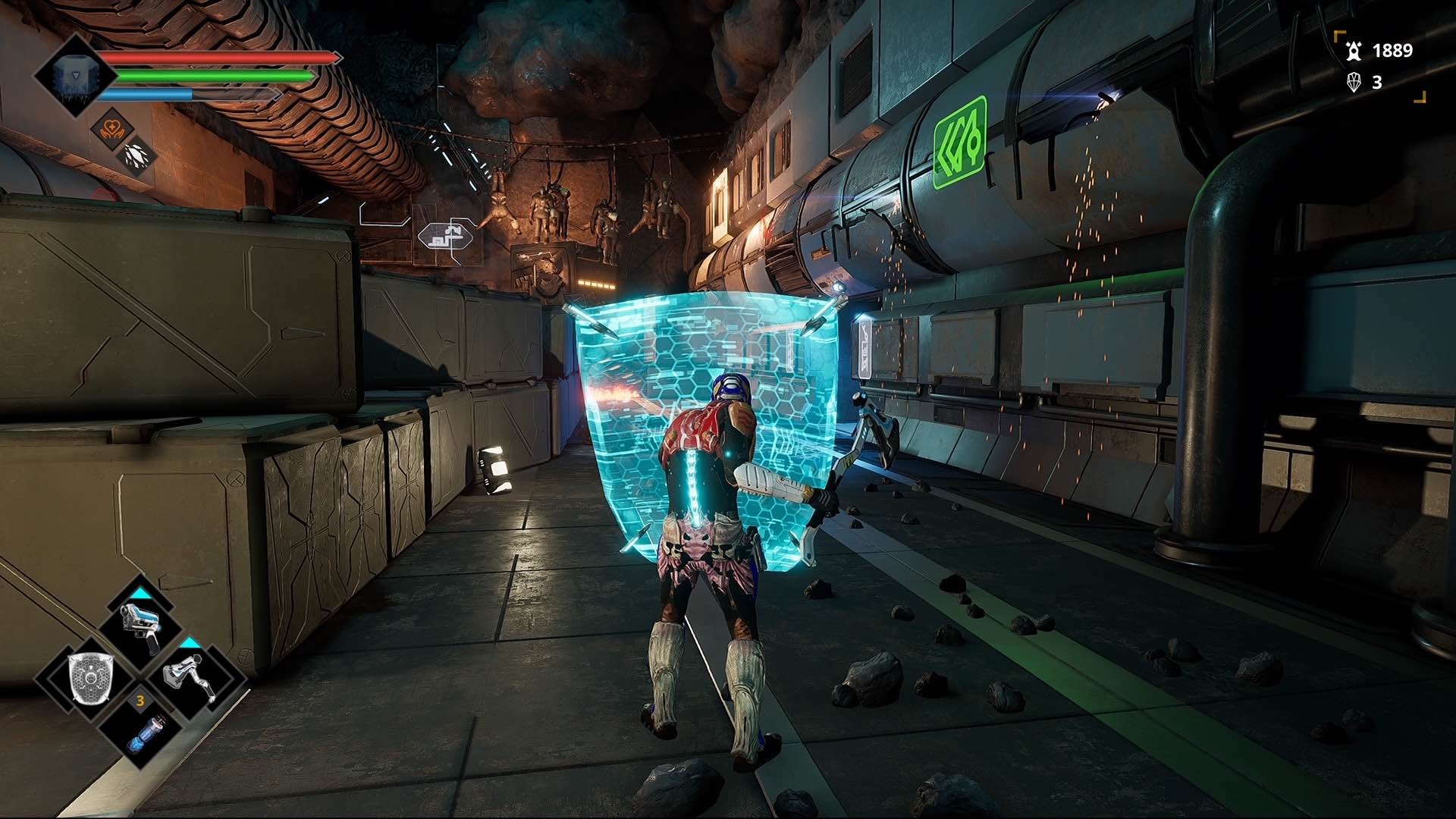Use the blue healing canister item

click(143, 732)
